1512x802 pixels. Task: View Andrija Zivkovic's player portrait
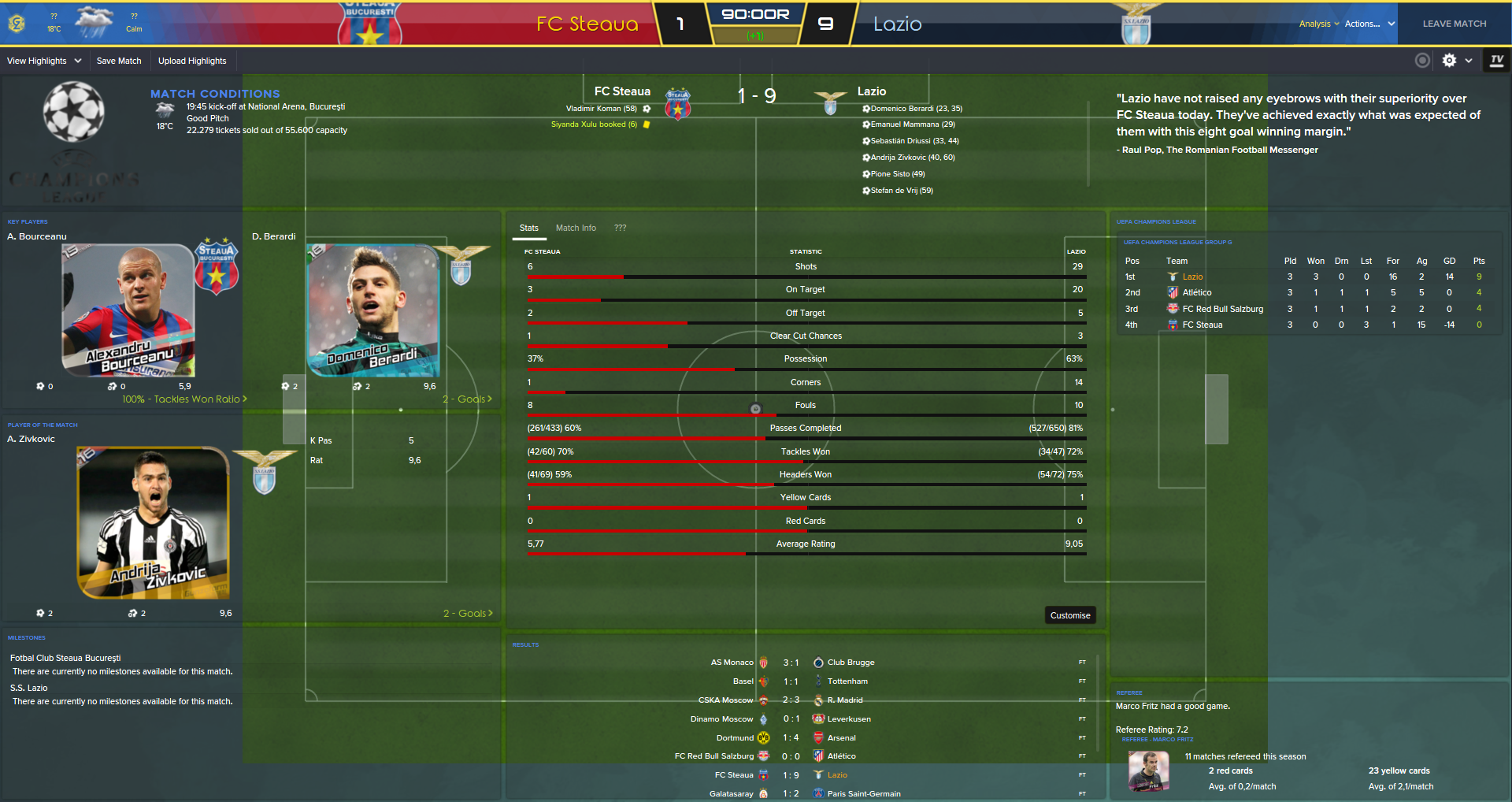pos(154,523)
